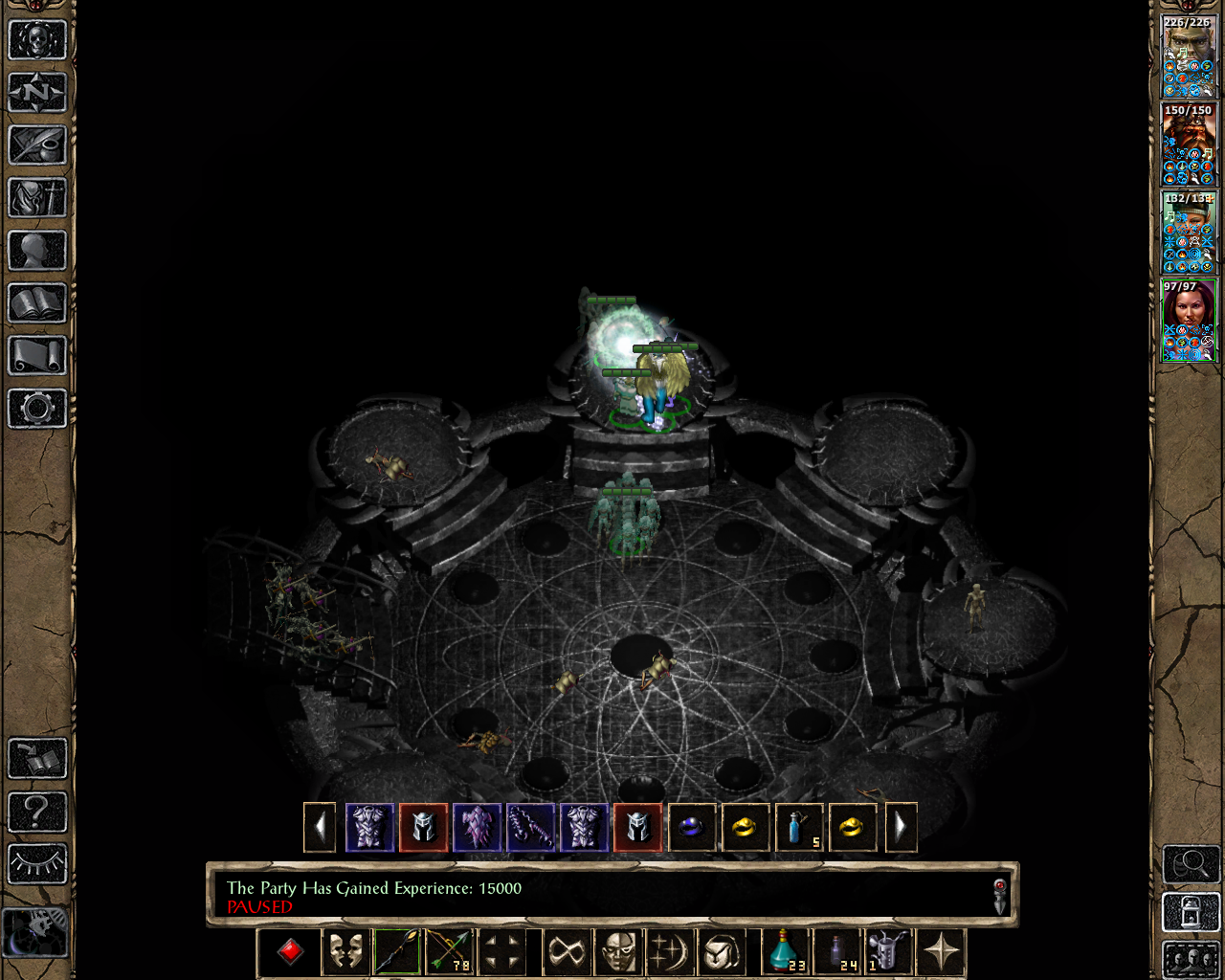Use a special ability via the star icon
This screenshot has width=1225, height=980.
pos(942,952)
